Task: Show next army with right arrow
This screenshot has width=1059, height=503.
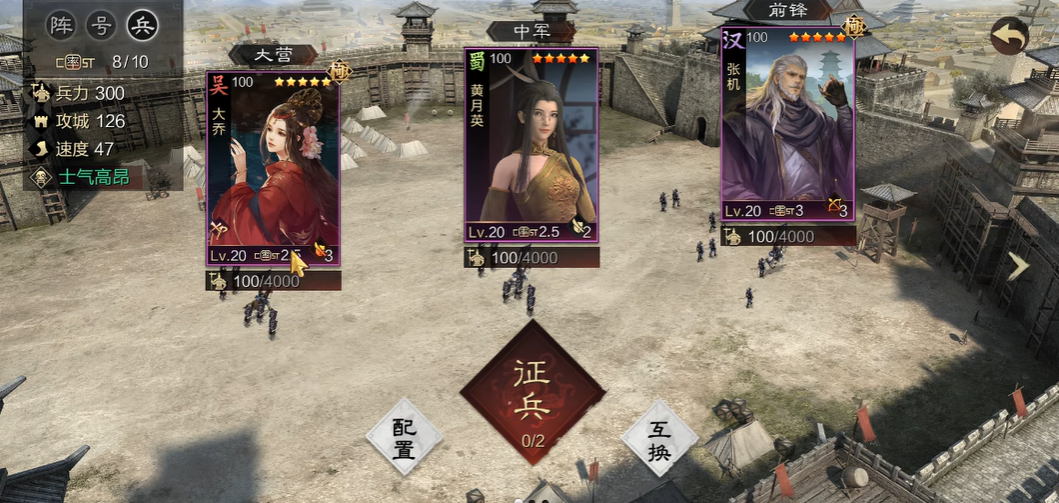Action: [x=1017, y=266]
